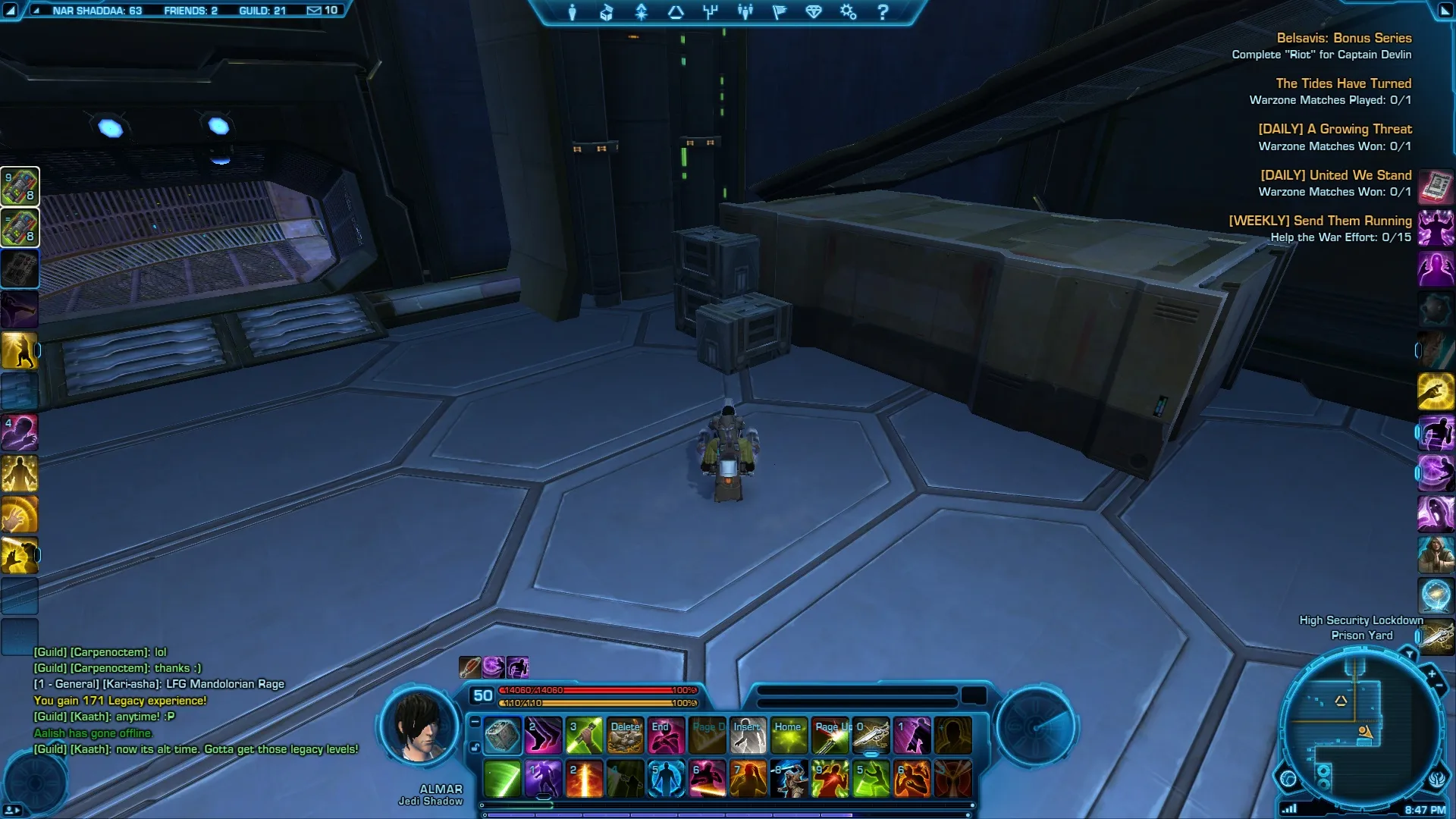
Task: Open the help question mark menu
Action: click(883, 12)
